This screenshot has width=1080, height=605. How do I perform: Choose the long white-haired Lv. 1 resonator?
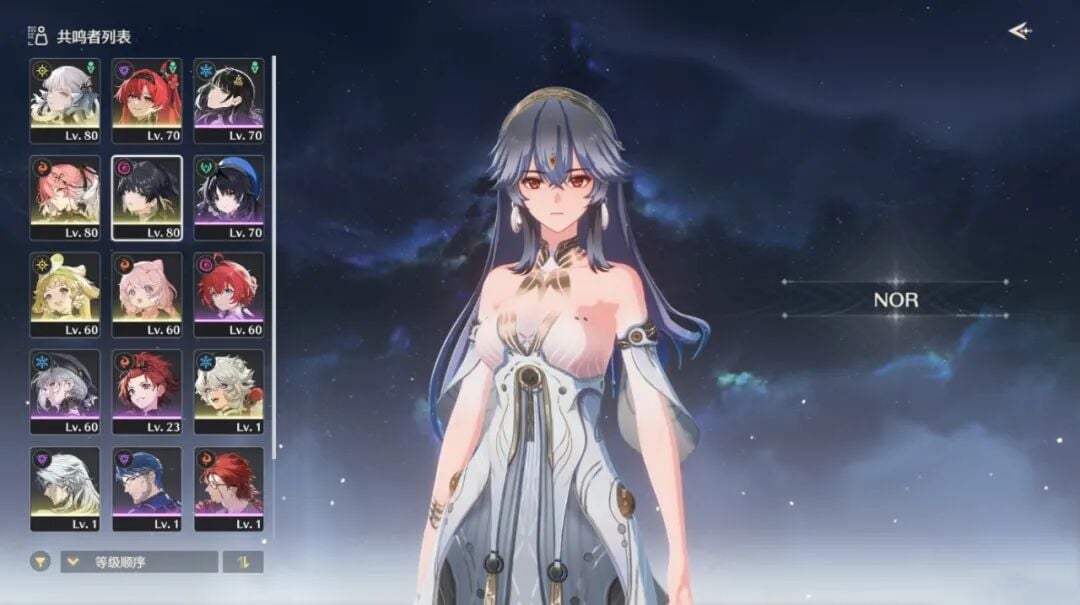point(65,488)
